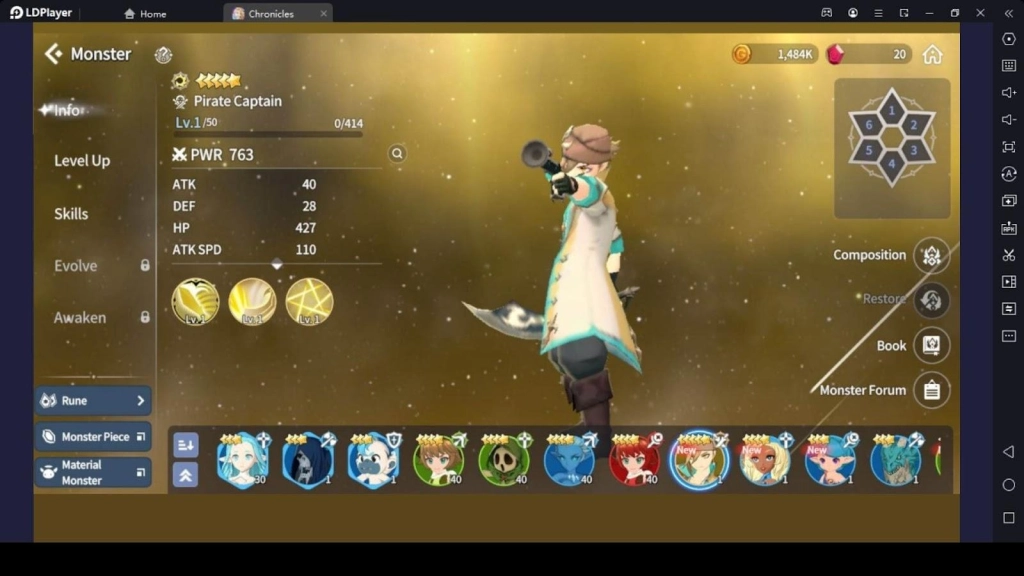Select the red-haired monster portrait

(x=634, y=460)
